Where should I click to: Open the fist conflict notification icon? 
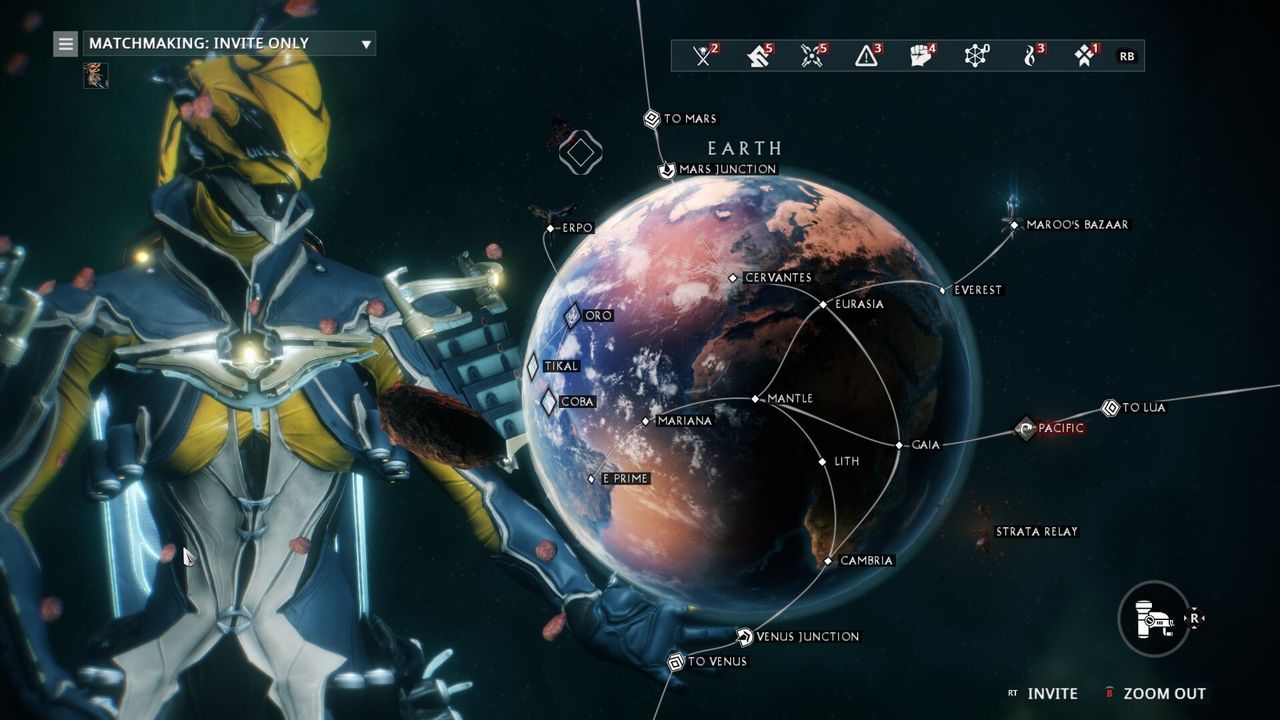(x=922, y=57)
